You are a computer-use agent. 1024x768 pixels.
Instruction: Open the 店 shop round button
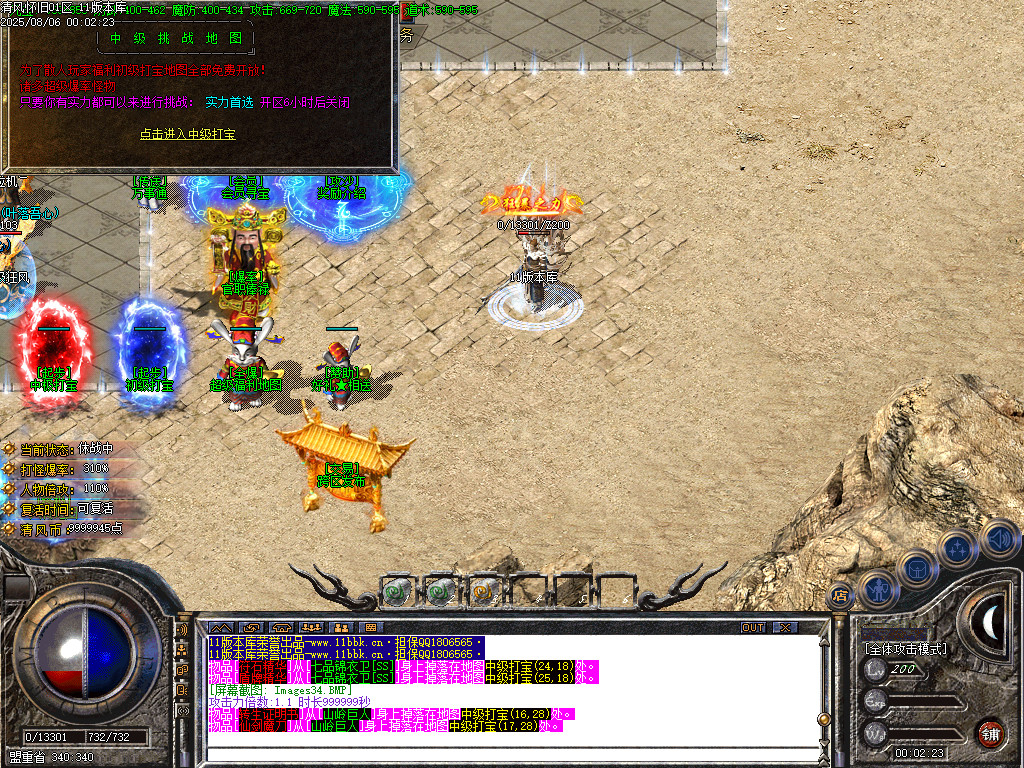point(839,595)
